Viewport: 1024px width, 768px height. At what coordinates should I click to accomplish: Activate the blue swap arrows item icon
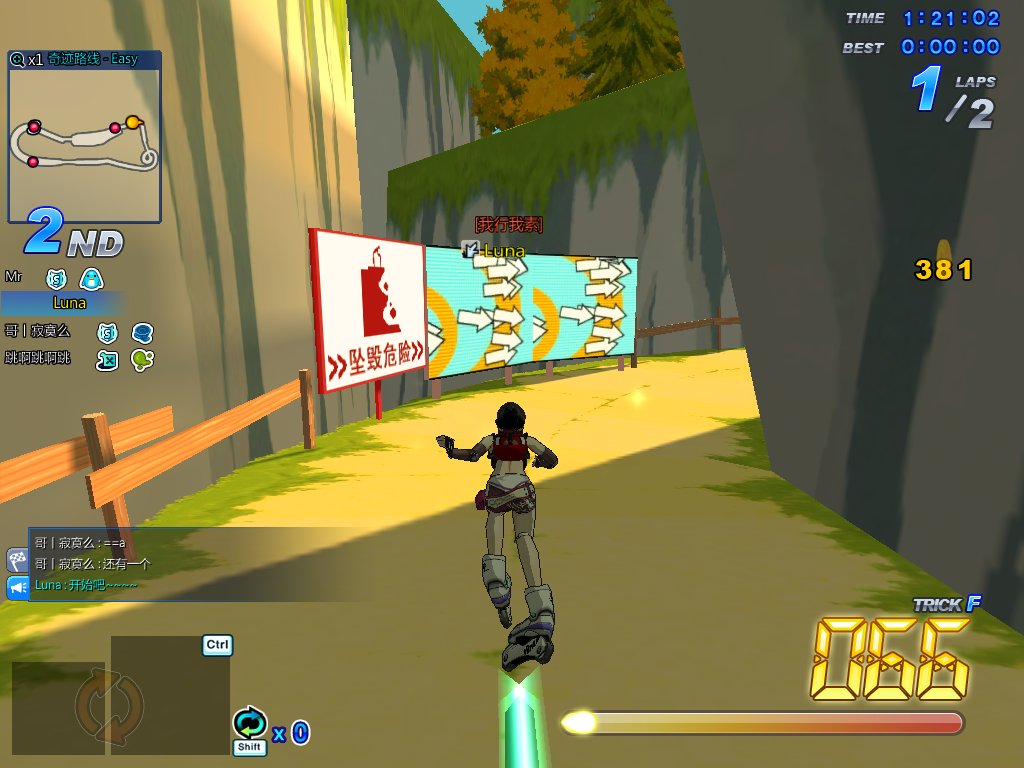point(249,722)
